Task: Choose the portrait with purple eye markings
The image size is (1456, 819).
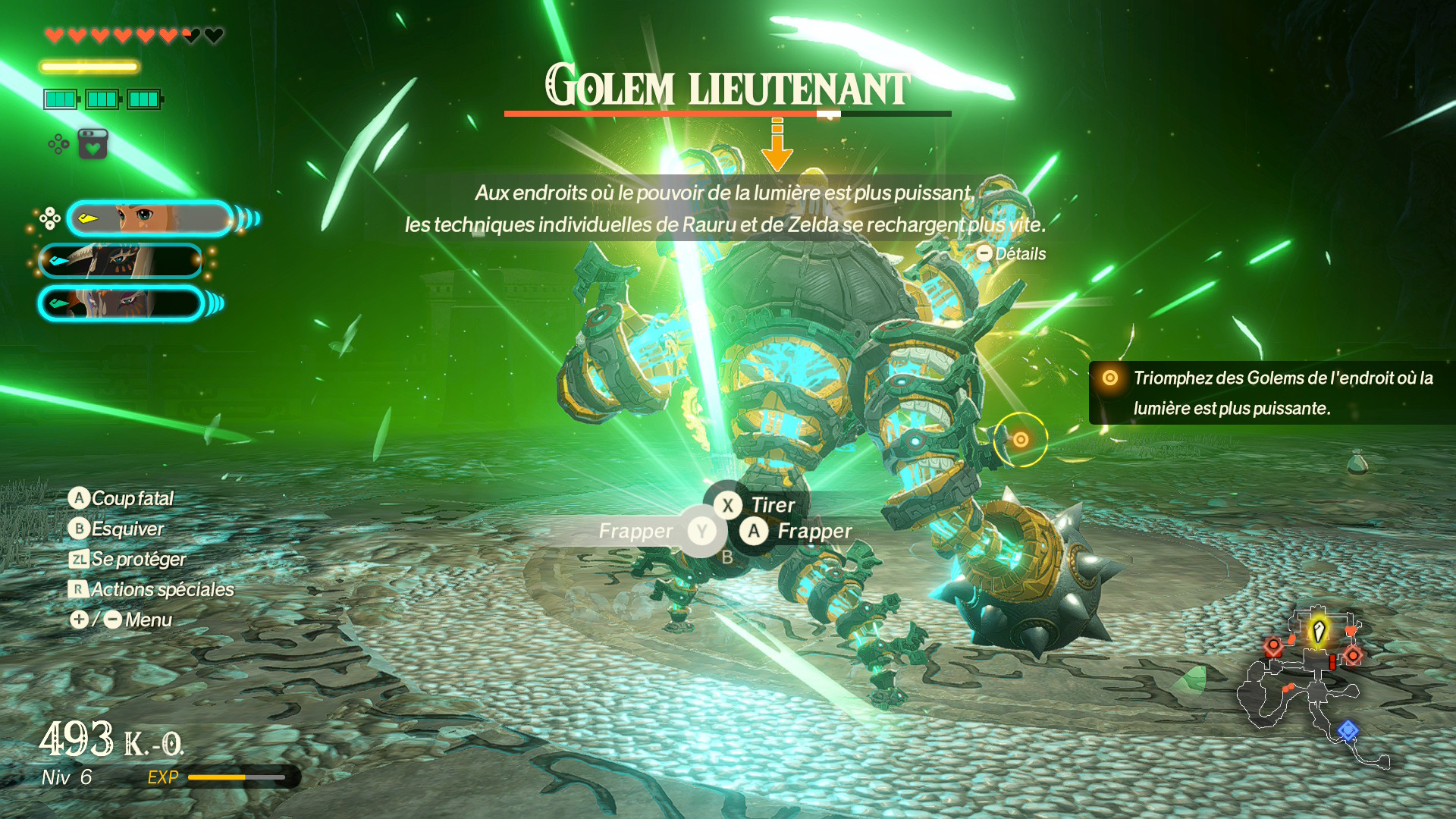Action: tap(121, 303)
